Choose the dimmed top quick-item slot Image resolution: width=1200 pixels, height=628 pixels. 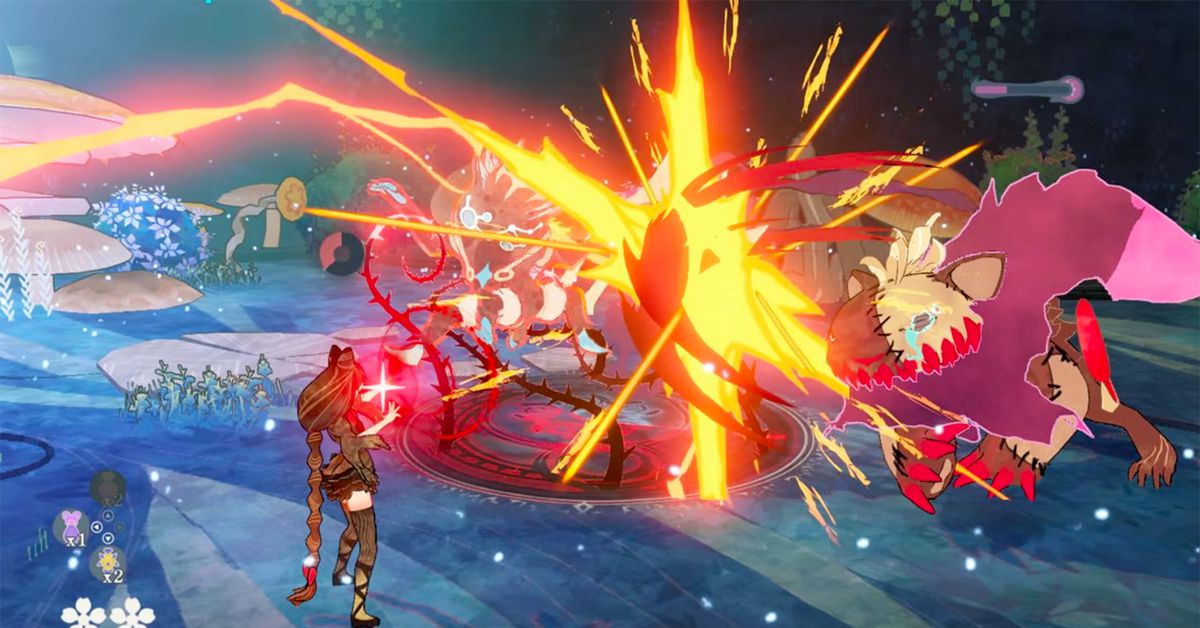click(106, 488)
